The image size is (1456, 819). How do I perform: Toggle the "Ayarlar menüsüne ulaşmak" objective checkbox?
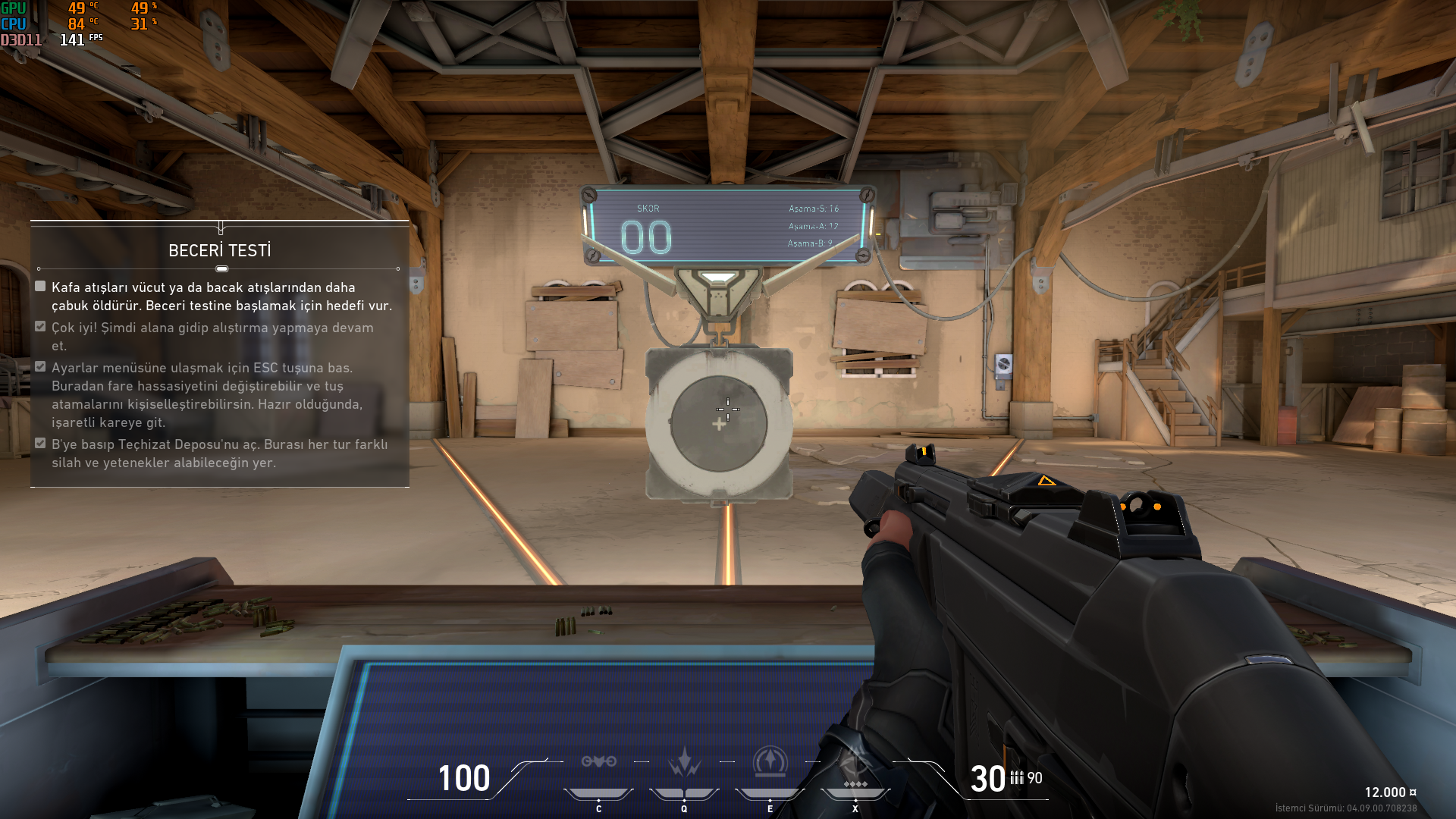pyautogui.click(x=40, y=367)
